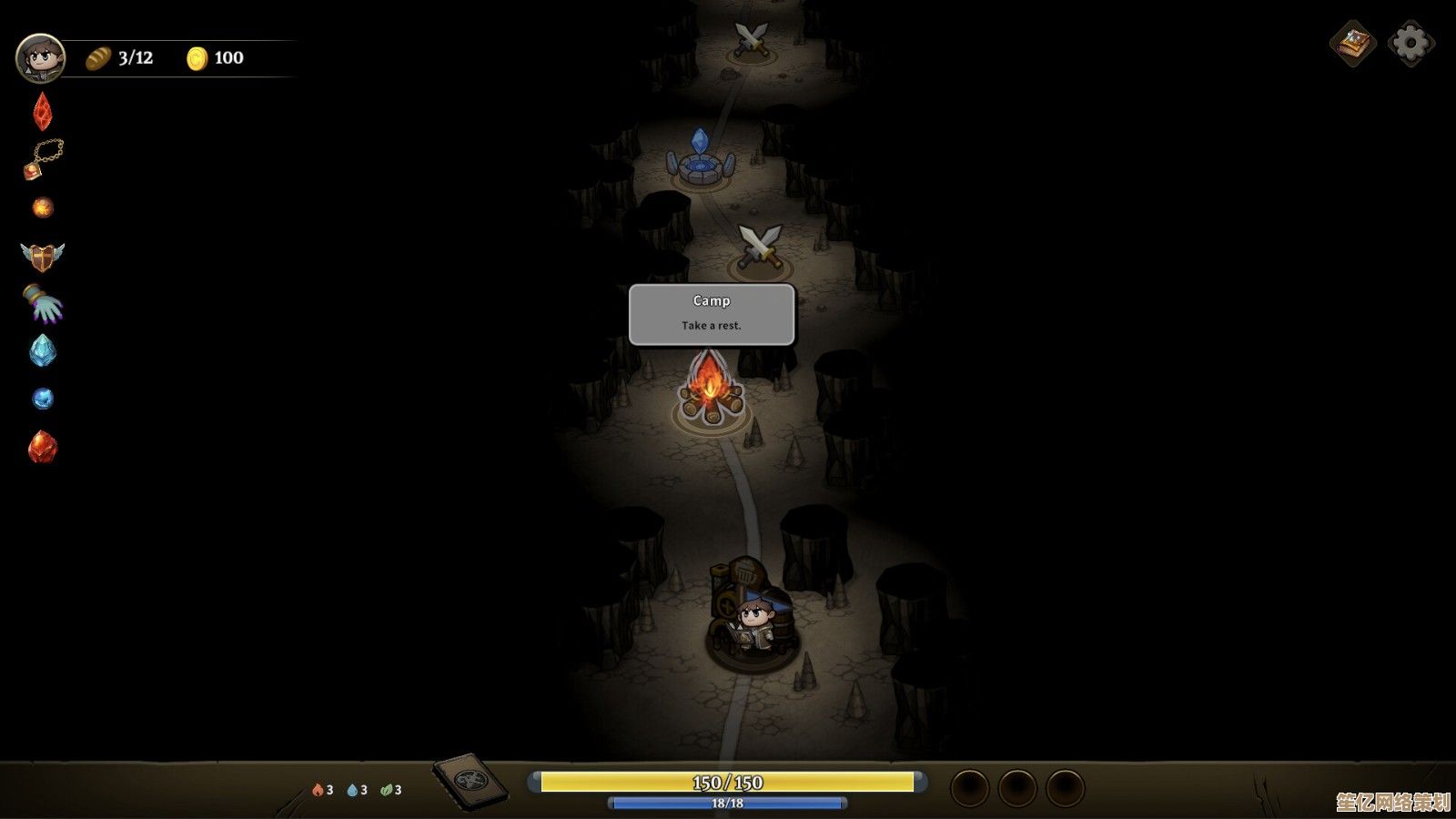Select the fiery orange orb relic

pyautogui.click(x=43, y=208)
